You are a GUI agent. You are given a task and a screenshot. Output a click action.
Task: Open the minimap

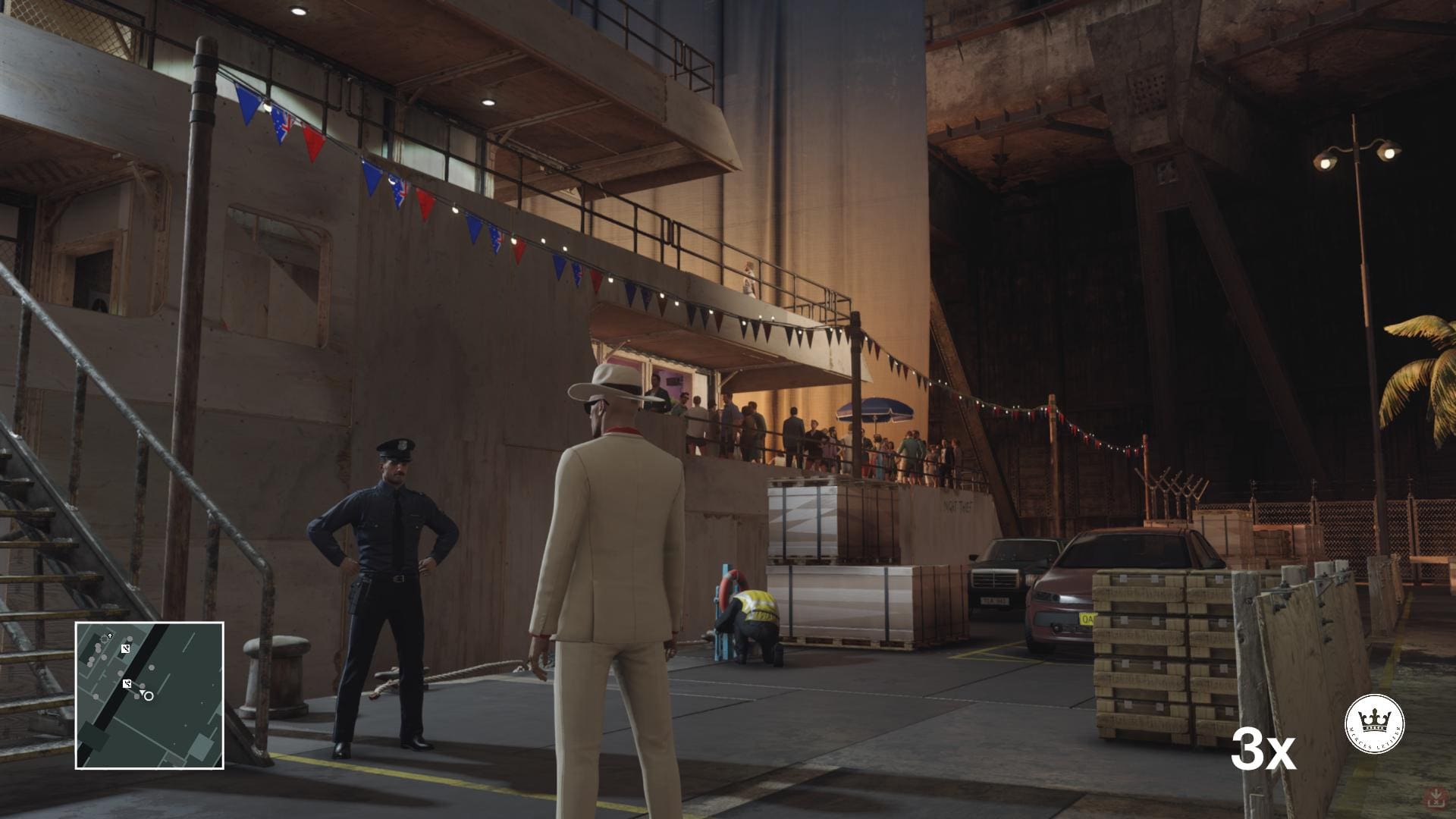click(149, 695)
